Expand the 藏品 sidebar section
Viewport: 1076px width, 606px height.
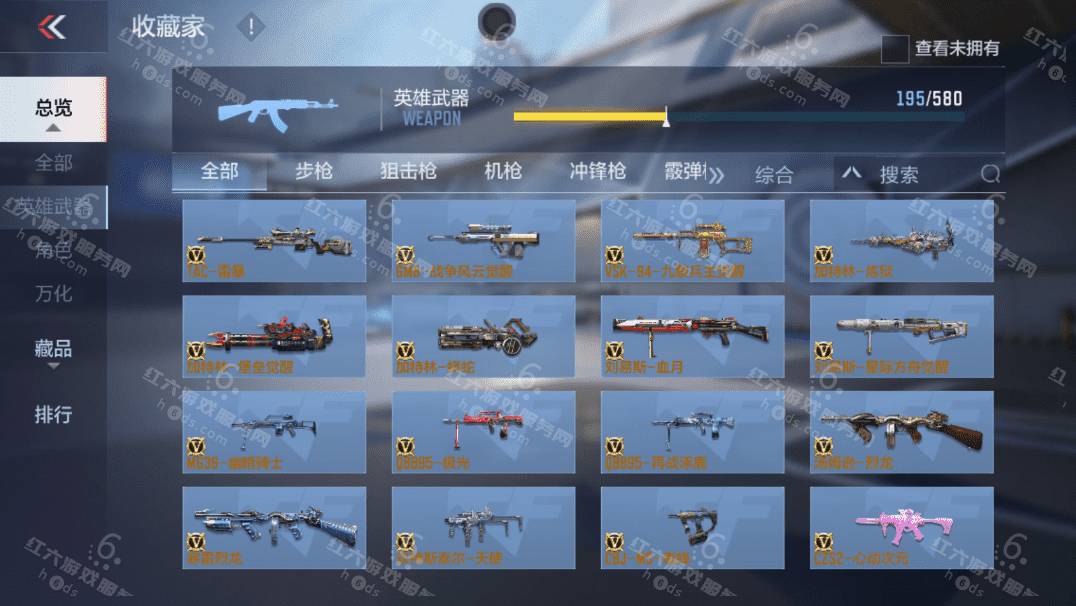[54, 350]
